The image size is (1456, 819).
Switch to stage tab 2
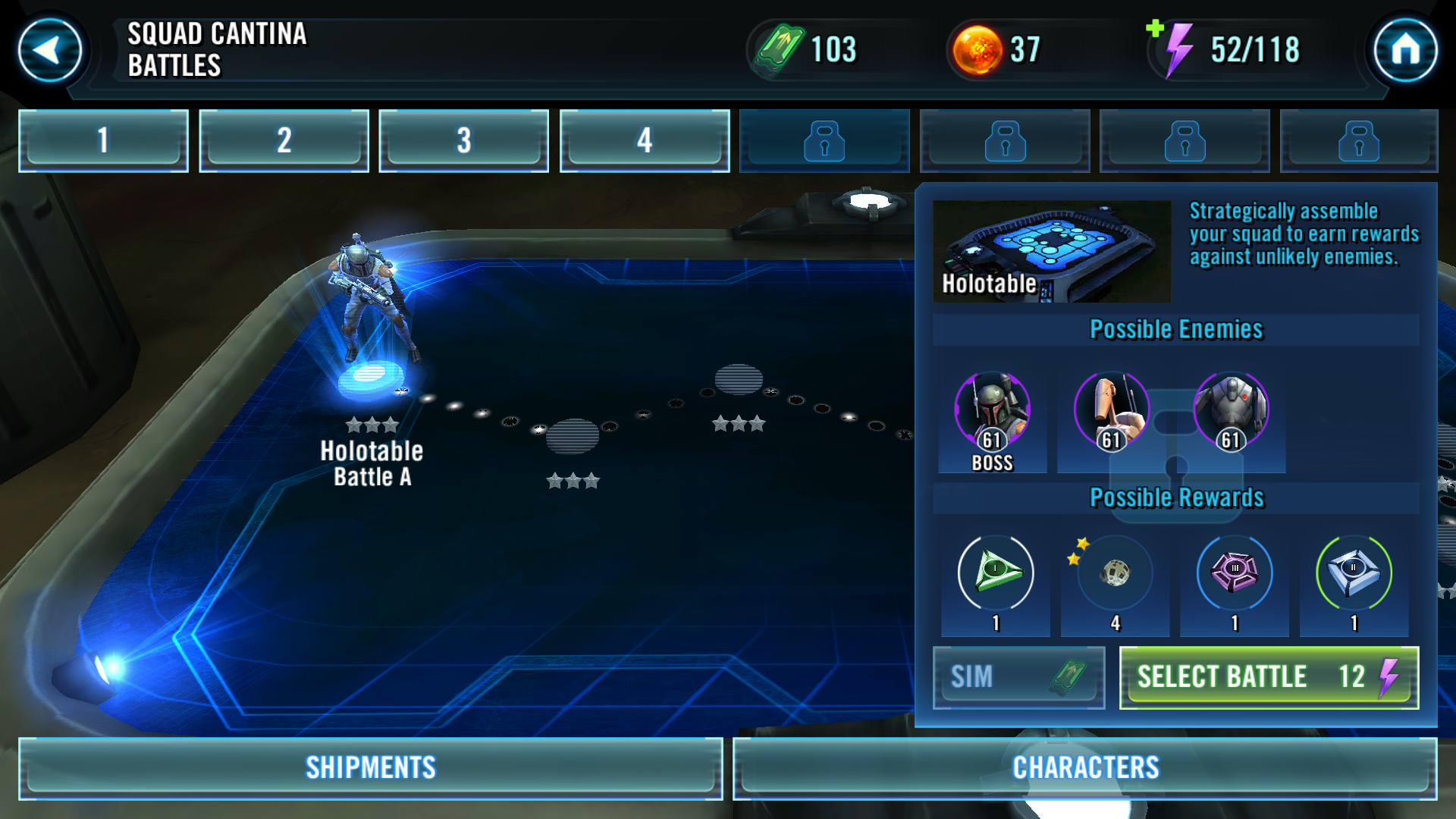[284, 140]
